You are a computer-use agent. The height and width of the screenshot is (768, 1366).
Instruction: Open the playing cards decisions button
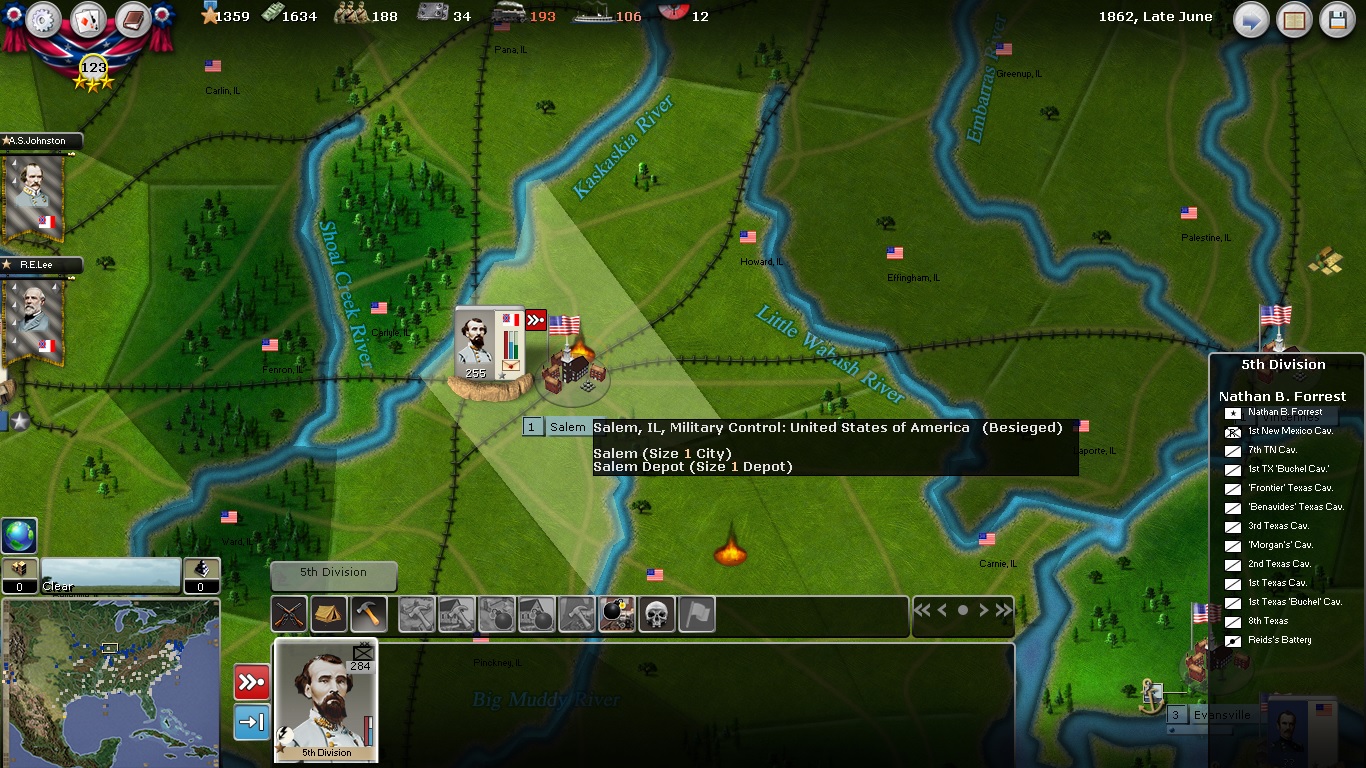pyautogui.click(x=88, y=20)
